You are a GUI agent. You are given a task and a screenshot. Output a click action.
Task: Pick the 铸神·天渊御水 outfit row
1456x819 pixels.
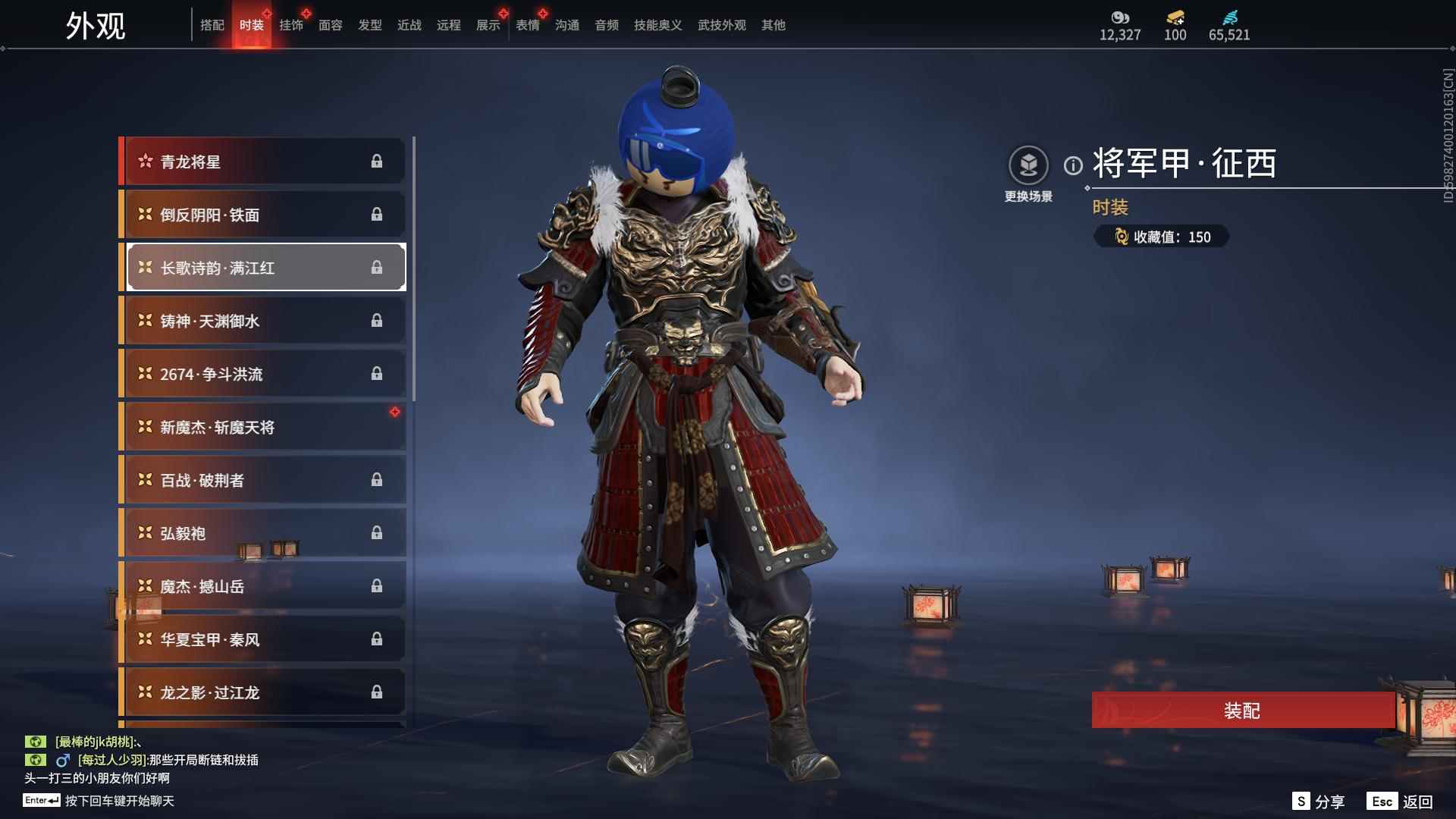[263, 321]
